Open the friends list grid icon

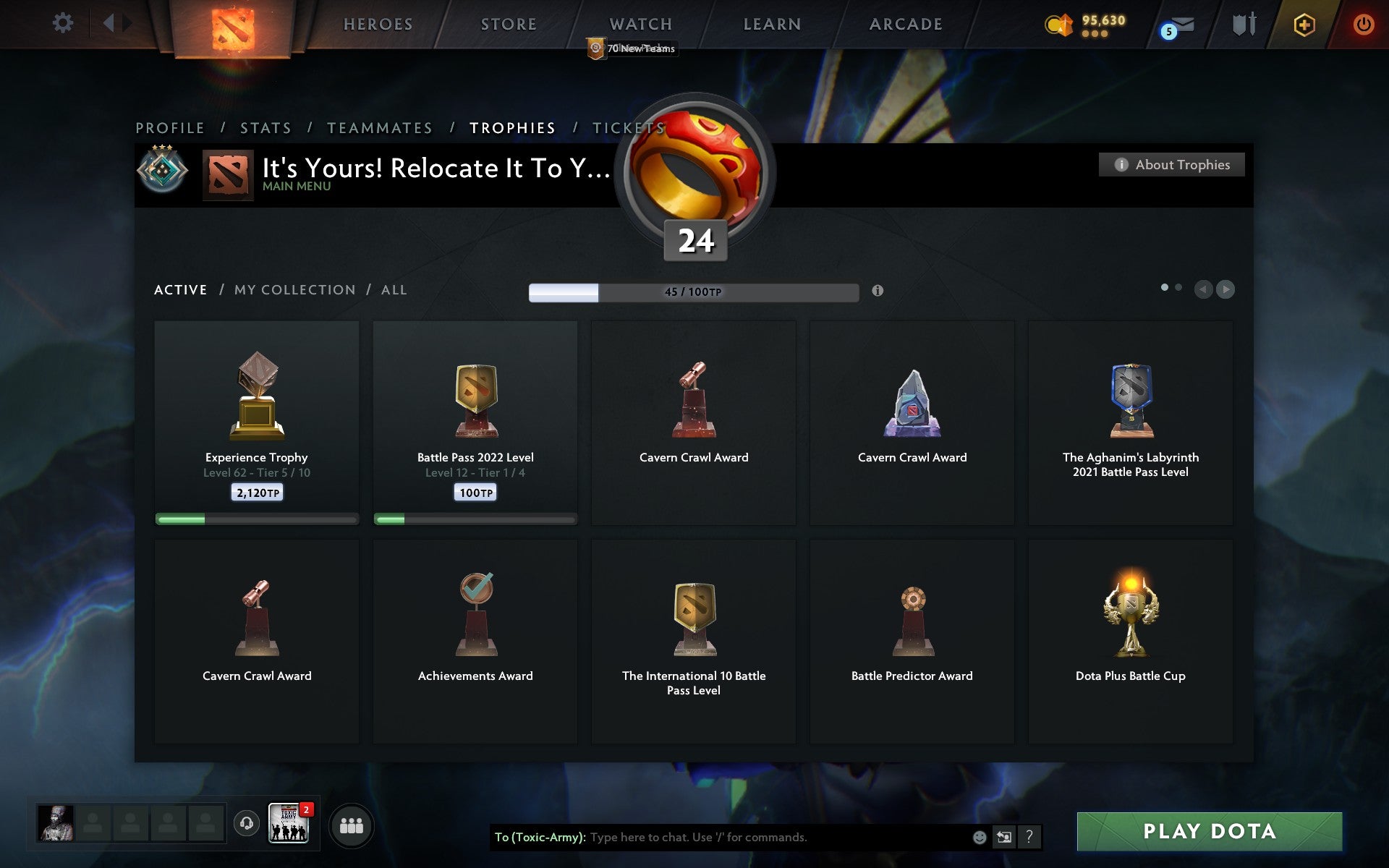[351, 825]
